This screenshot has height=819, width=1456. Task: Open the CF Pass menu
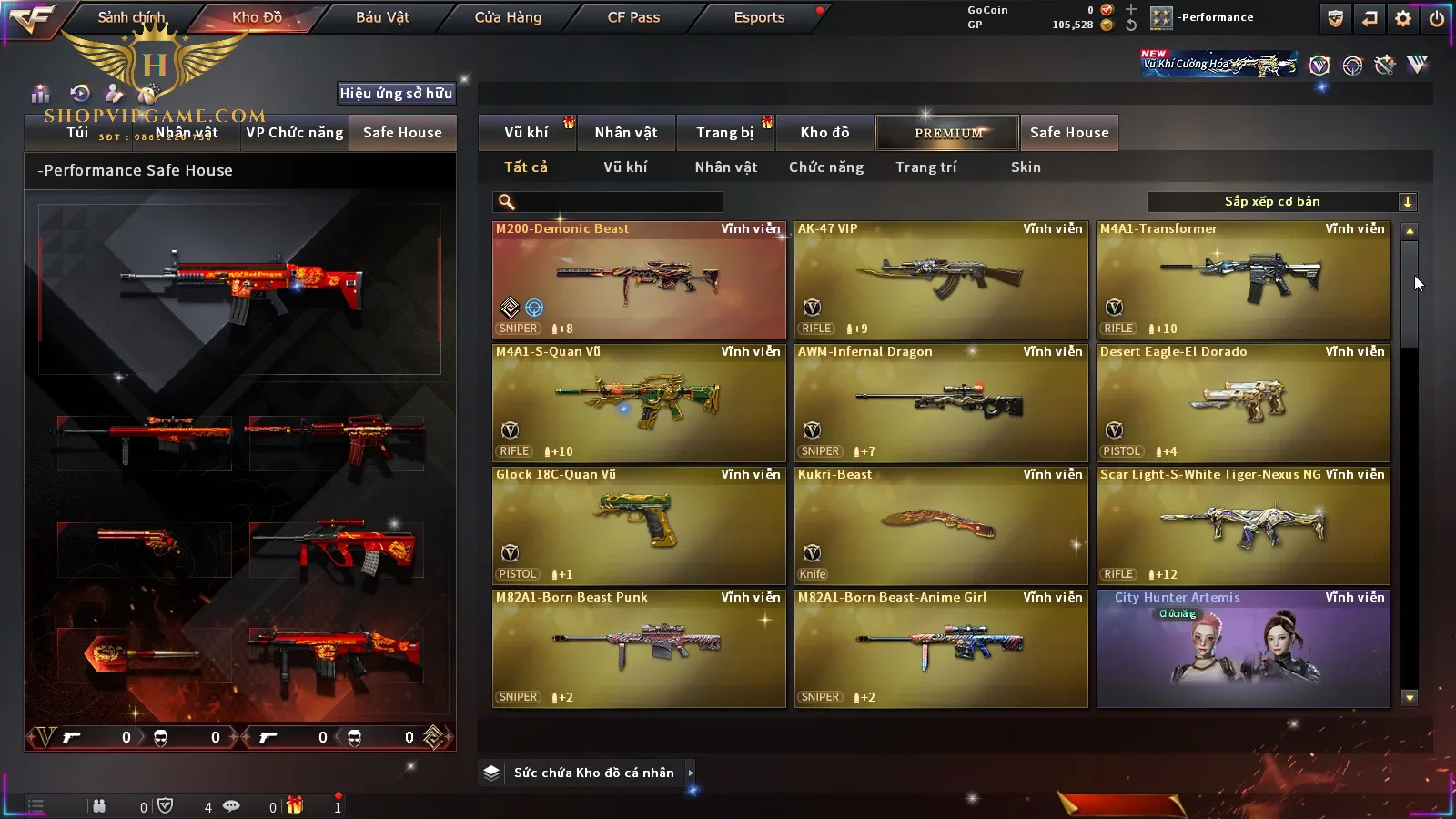point(633,17)
